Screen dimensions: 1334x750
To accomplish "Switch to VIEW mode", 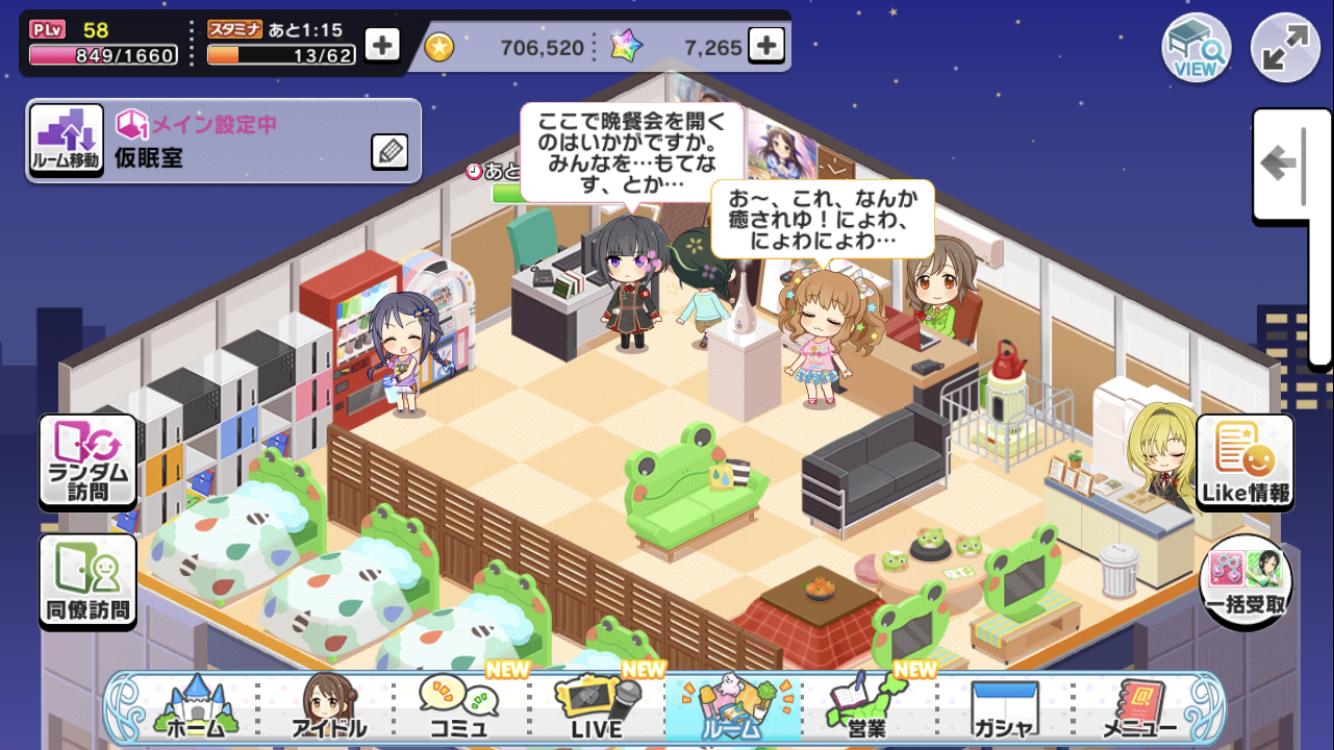I will (x=1195, y=48).
